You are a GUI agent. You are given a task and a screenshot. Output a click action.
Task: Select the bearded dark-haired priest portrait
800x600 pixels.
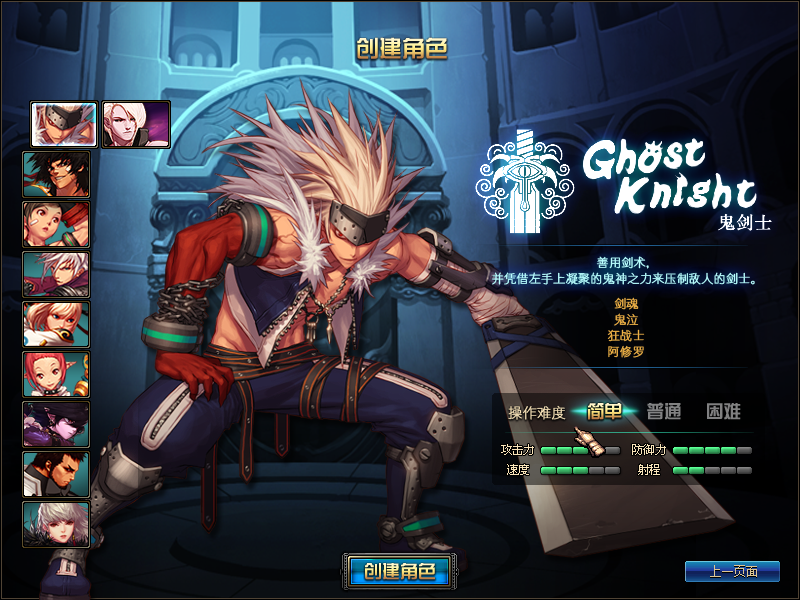click(56, 474)
